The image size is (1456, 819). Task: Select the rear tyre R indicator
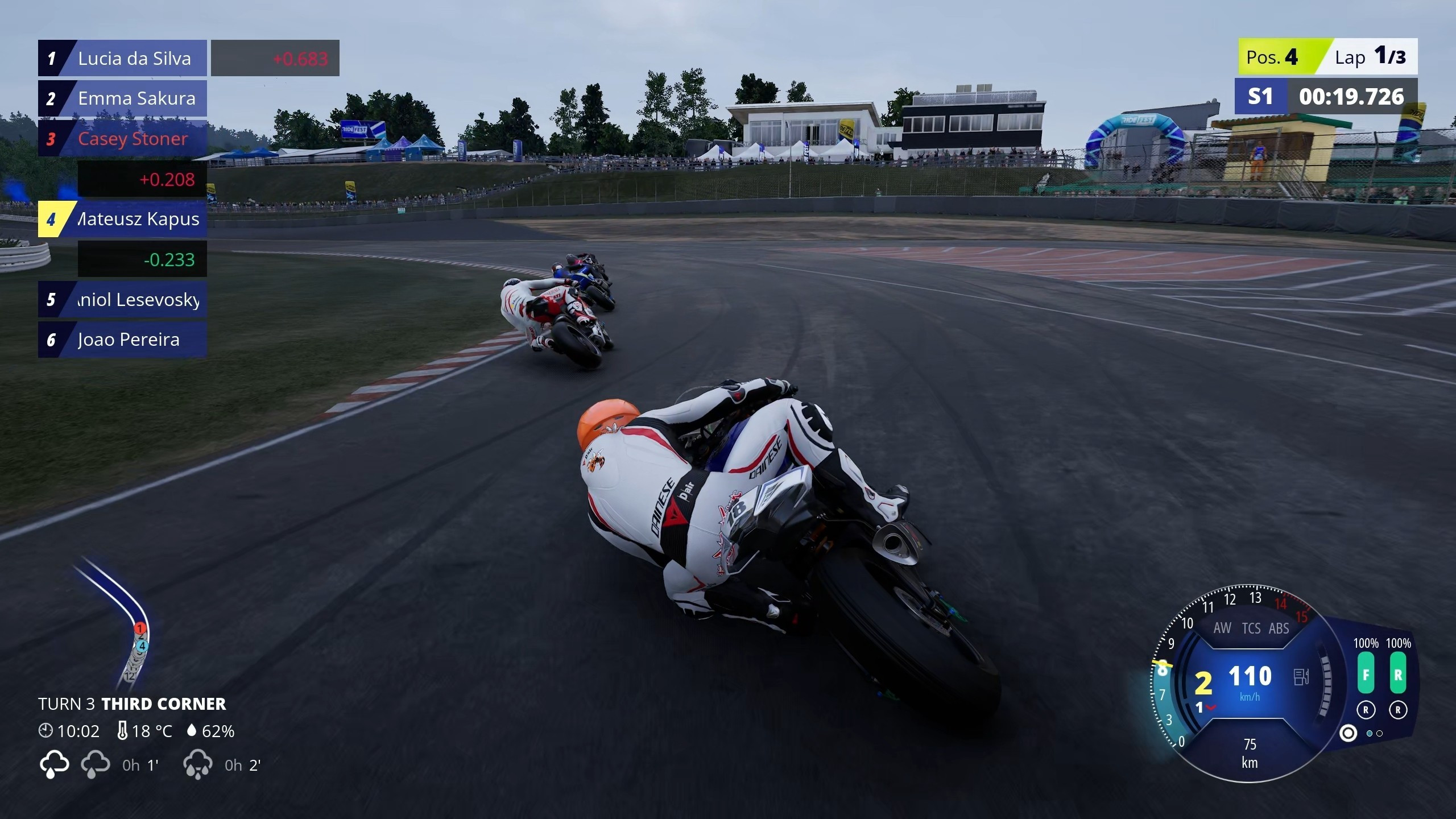1398,674
